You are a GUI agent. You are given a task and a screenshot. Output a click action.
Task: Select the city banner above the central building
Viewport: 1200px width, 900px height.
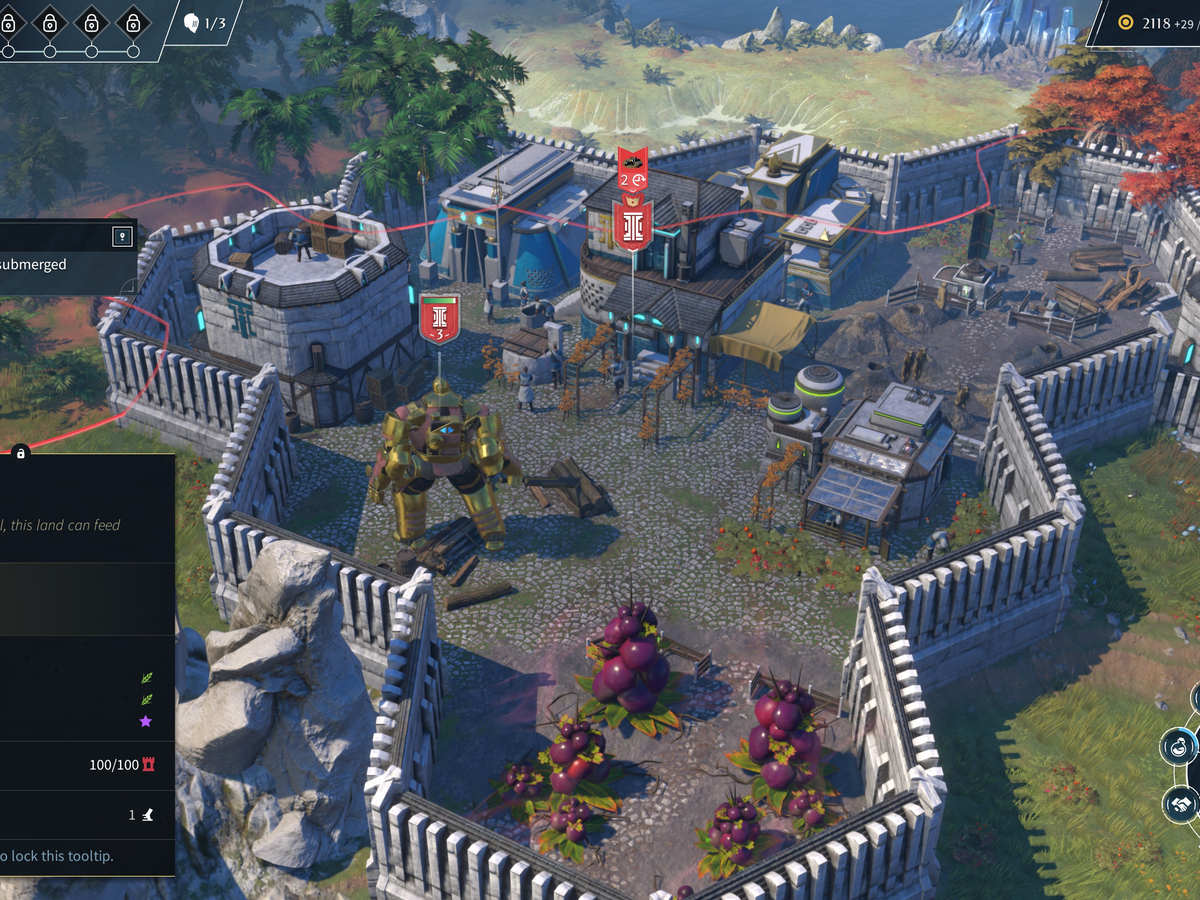(x=633, y=222)
